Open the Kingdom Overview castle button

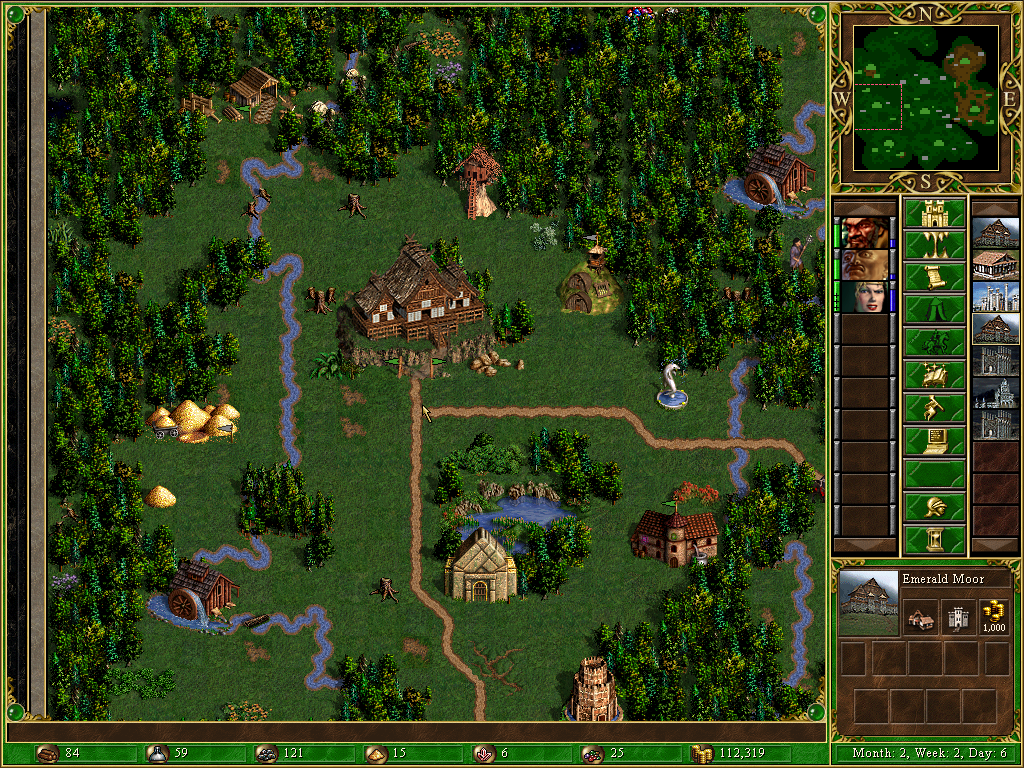click(934, 213)
